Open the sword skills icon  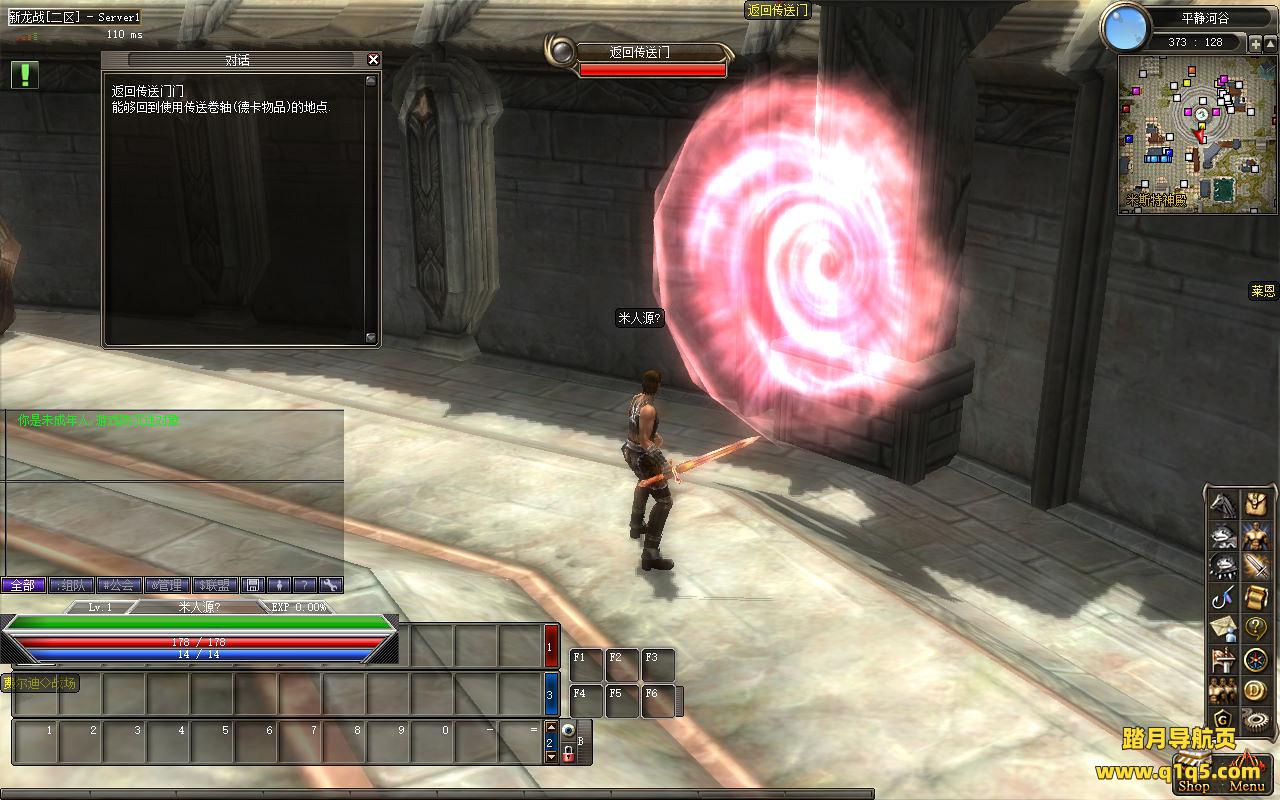pos(1255,567)
